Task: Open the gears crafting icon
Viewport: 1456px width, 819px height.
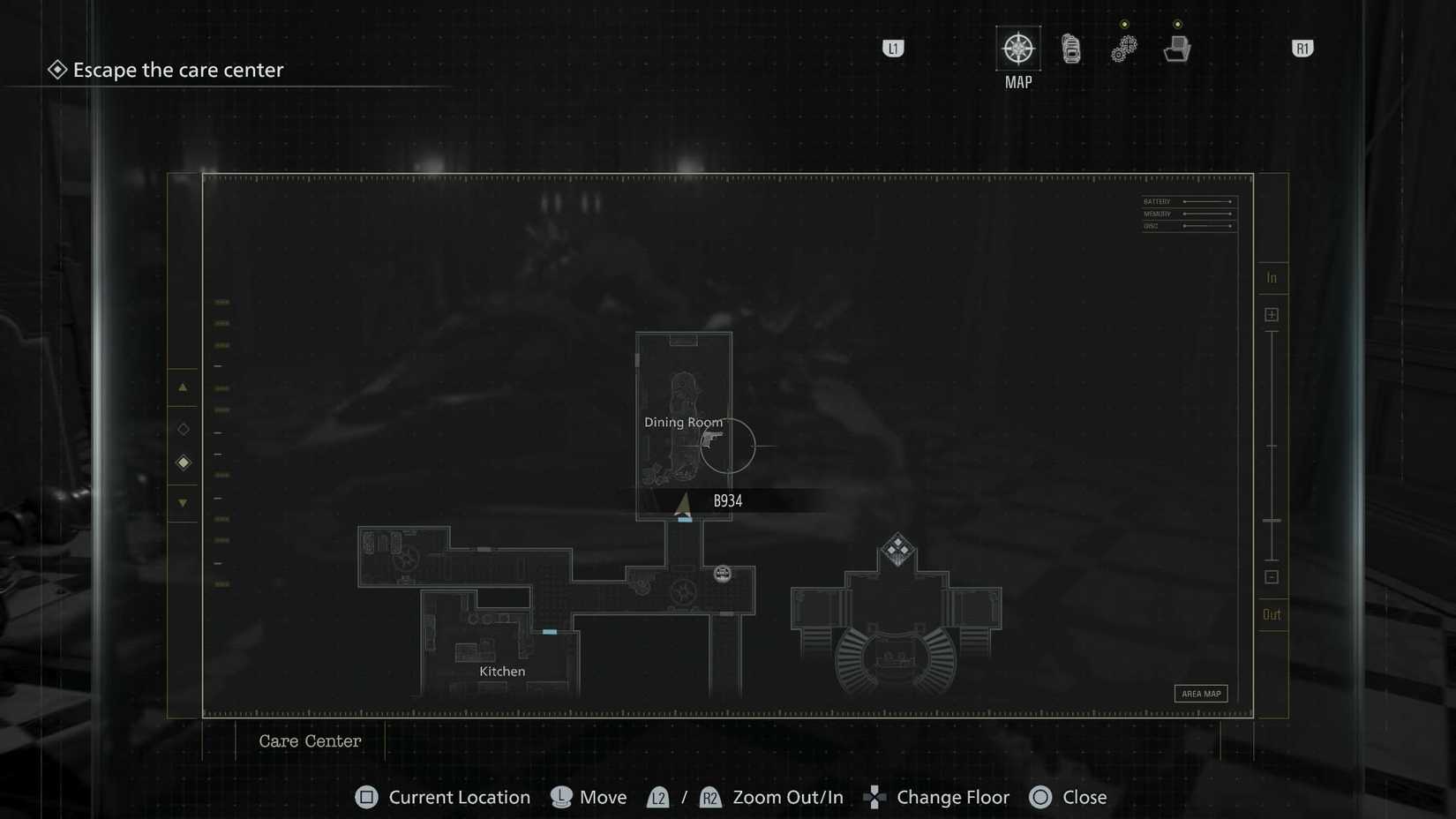Action: [x=1123, y=49]
